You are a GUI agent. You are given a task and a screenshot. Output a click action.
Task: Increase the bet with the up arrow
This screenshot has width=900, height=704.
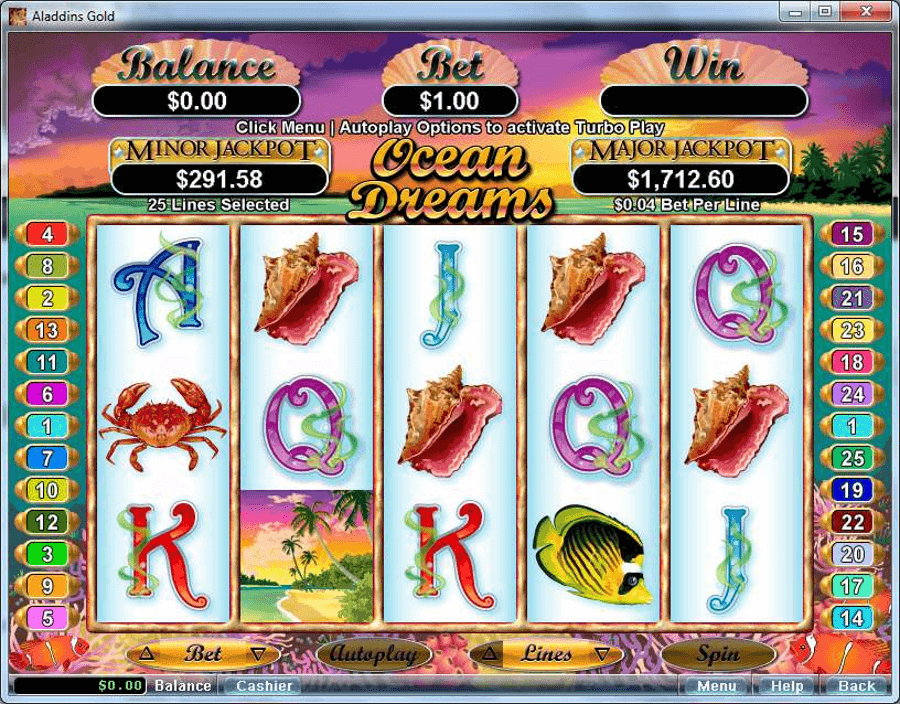(147, 654)
